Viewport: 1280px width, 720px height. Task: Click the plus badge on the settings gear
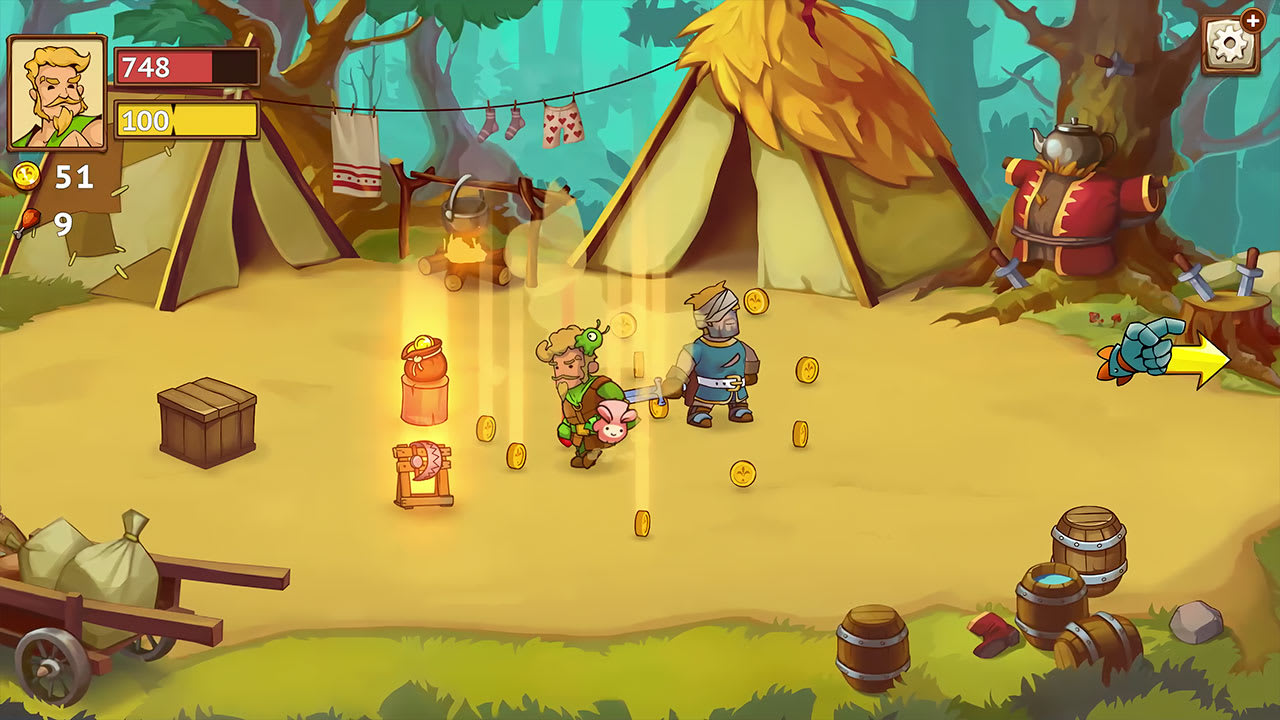(1252, 22)
